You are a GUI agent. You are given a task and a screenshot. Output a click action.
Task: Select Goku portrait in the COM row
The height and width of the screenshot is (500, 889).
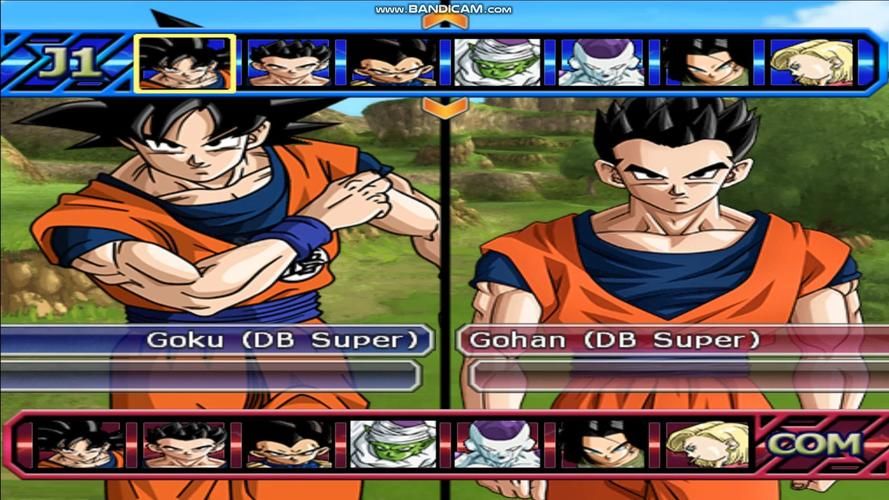click(78, 445)
